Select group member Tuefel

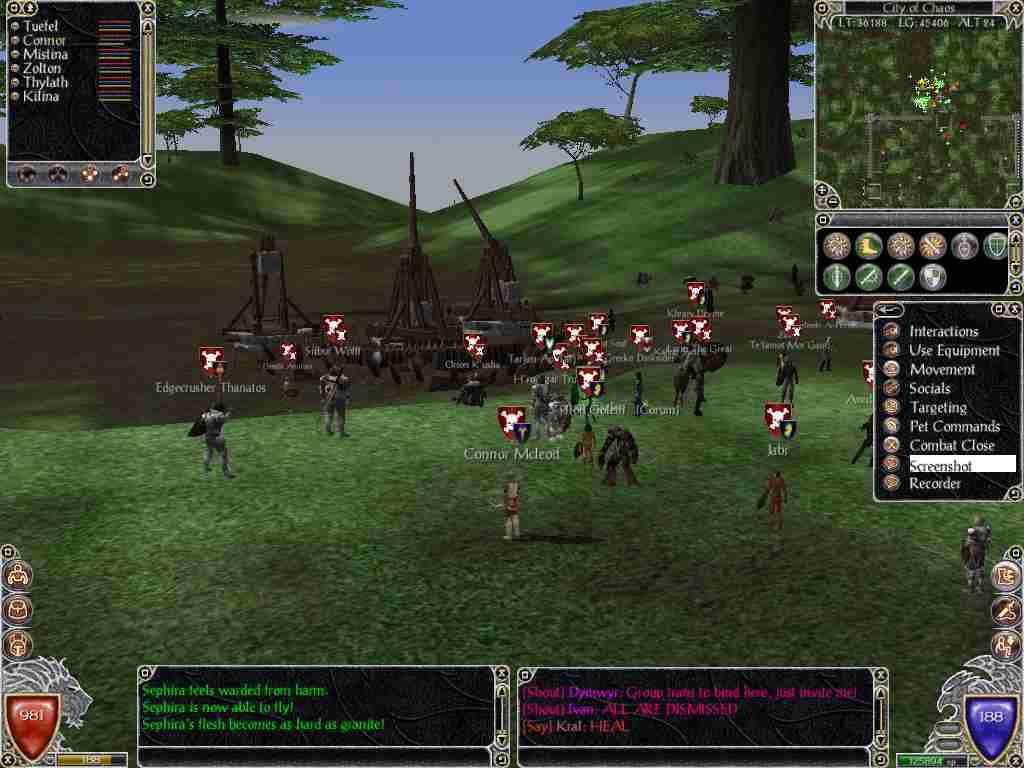(x=41, y=26)
